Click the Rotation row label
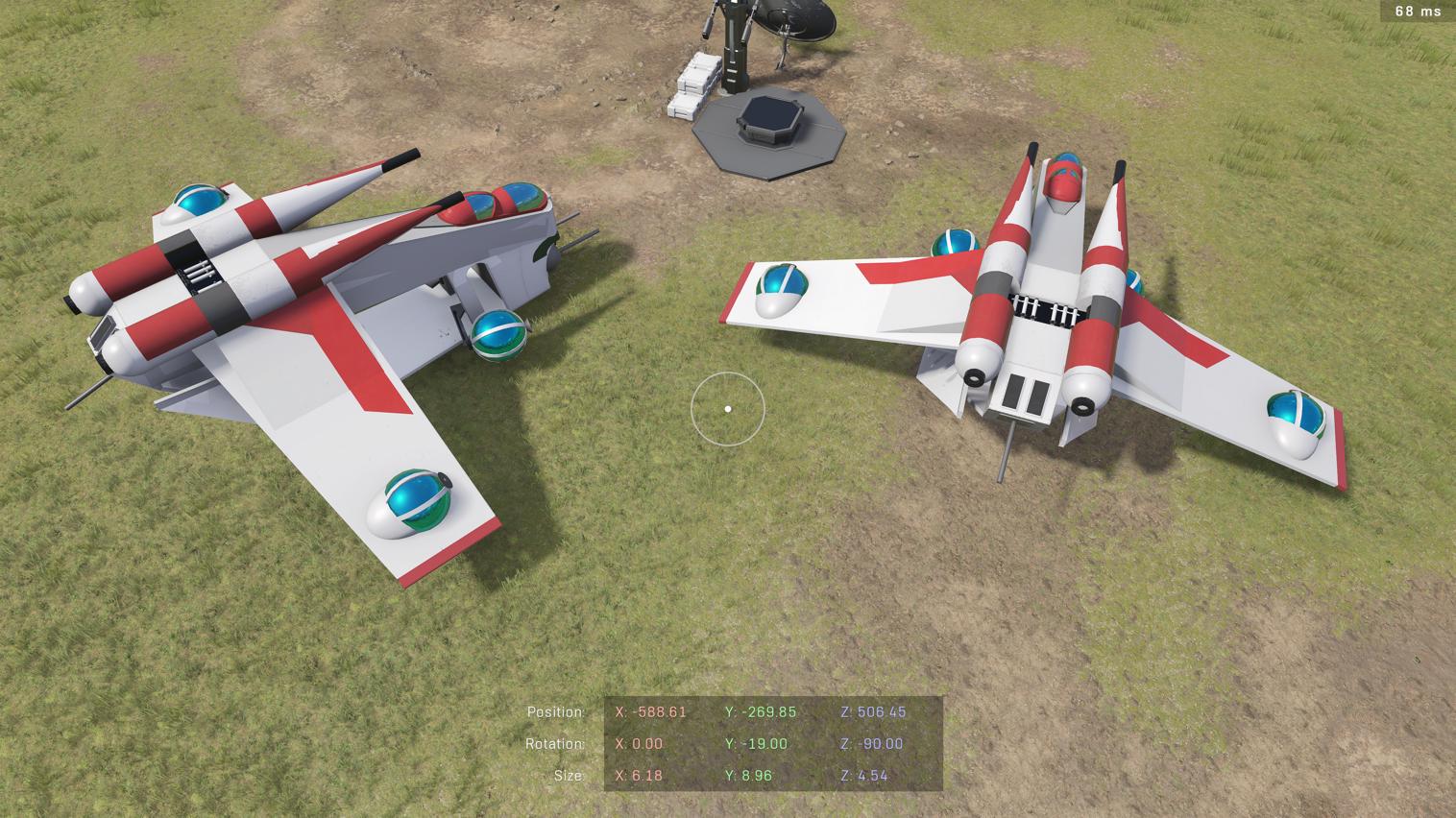This screenshot has height=818, width=1456. (x=555, y=744)
